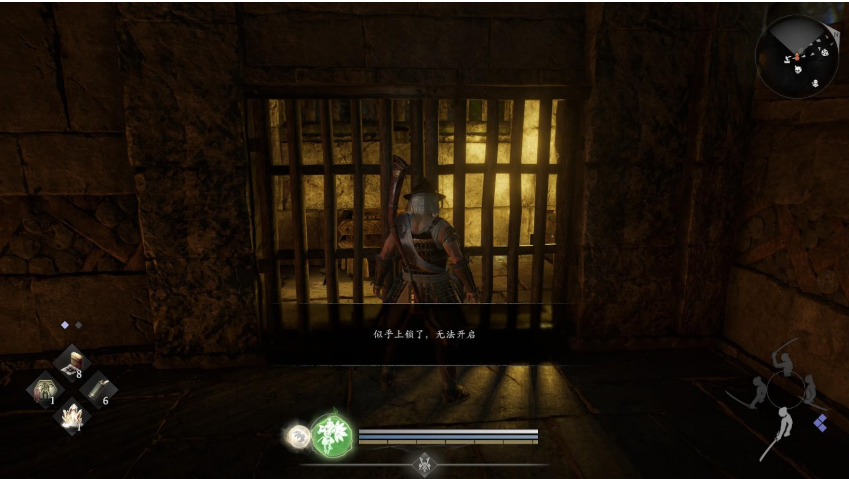The width and height of the screenshot is (849, 479).
Task: Switch shortcut sets via the diamond page dots
Action: coord(71,325)
